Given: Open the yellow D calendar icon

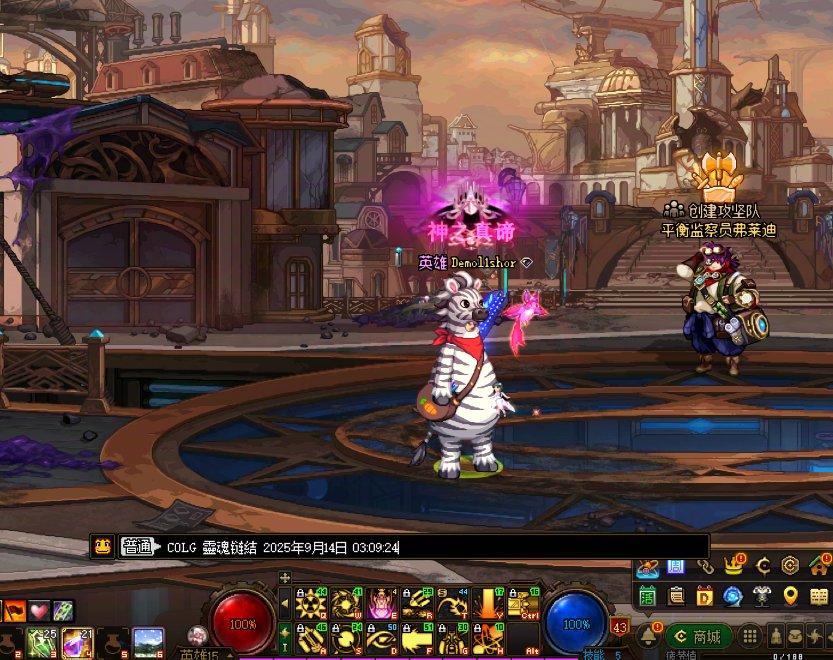Looking at the screenshot, I should pyautogui.click(x=704, y=596).
